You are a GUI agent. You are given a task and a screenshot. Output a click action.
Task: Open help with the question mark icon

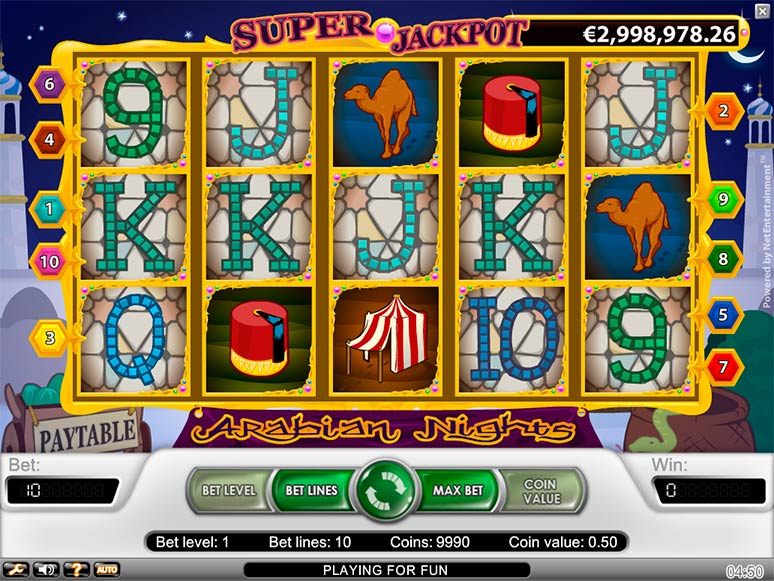[x=76, y=570]
